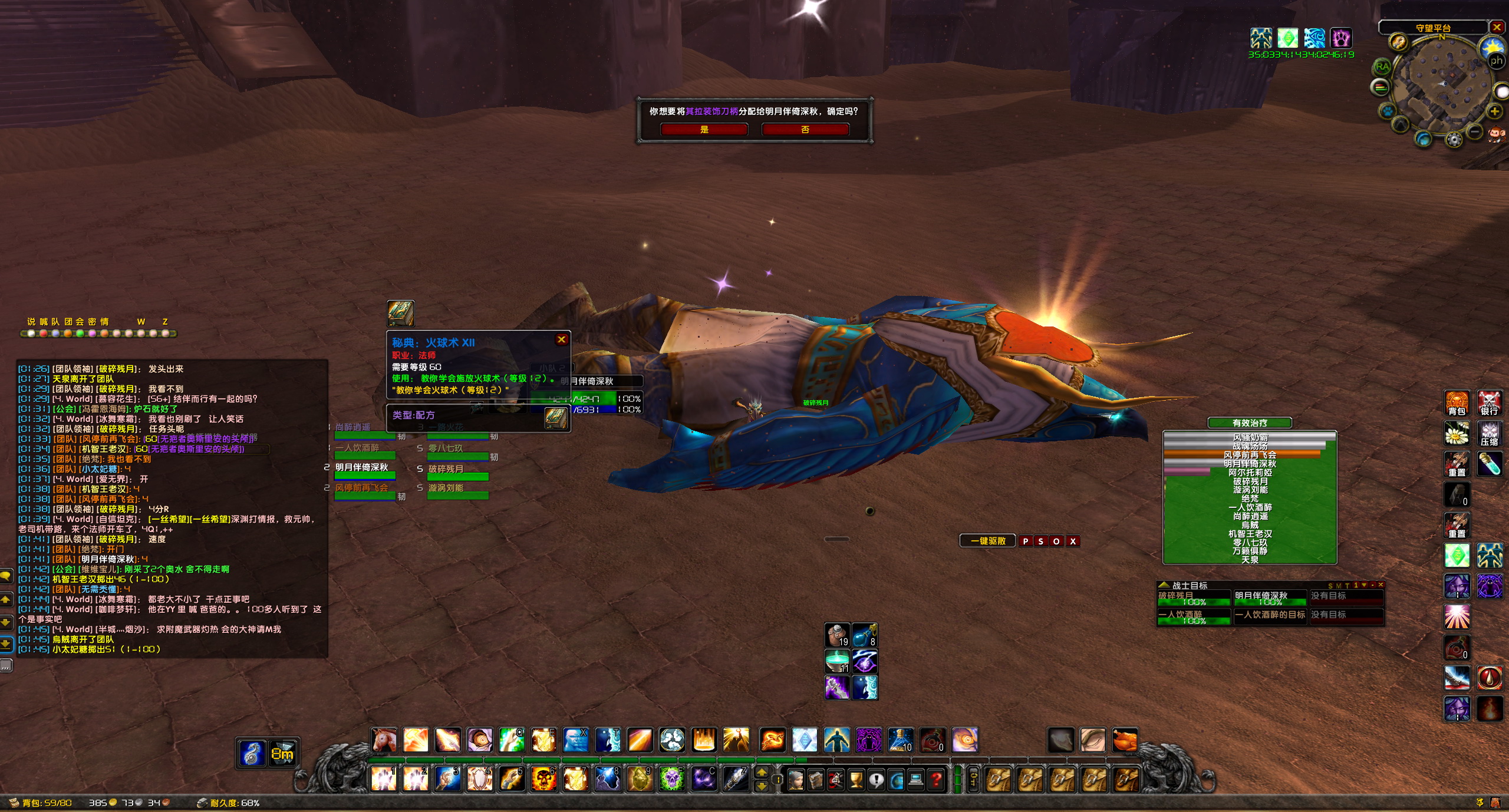Toggle the ph button beside the minimap
1509x812 pixels.
(x=1497, y=60)
